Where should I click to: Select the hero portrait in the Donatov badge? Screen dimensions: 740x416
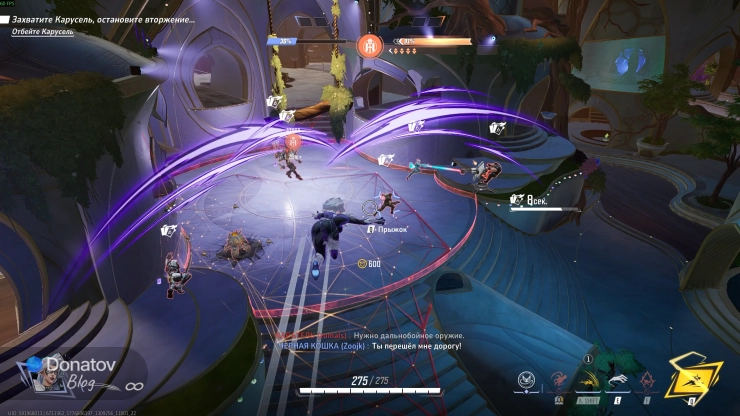(38, 376)
